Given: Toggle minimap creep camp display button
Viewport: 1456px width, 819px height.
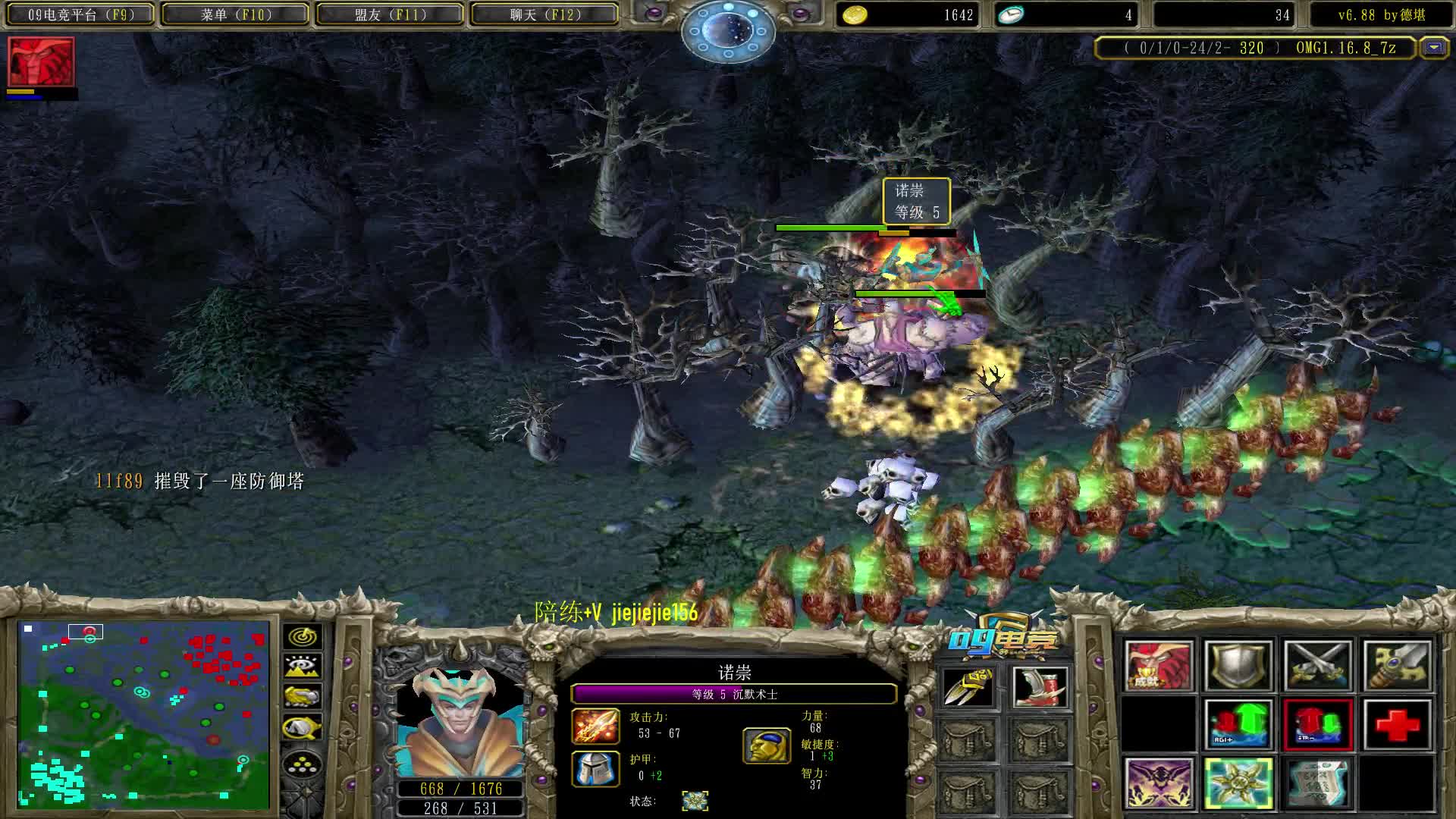Looking at the screenshot, I should point(303,728).
